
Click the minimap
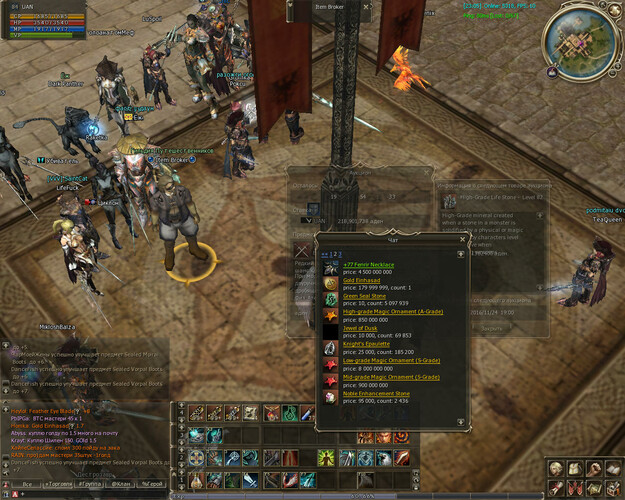(x=580, y=37)
